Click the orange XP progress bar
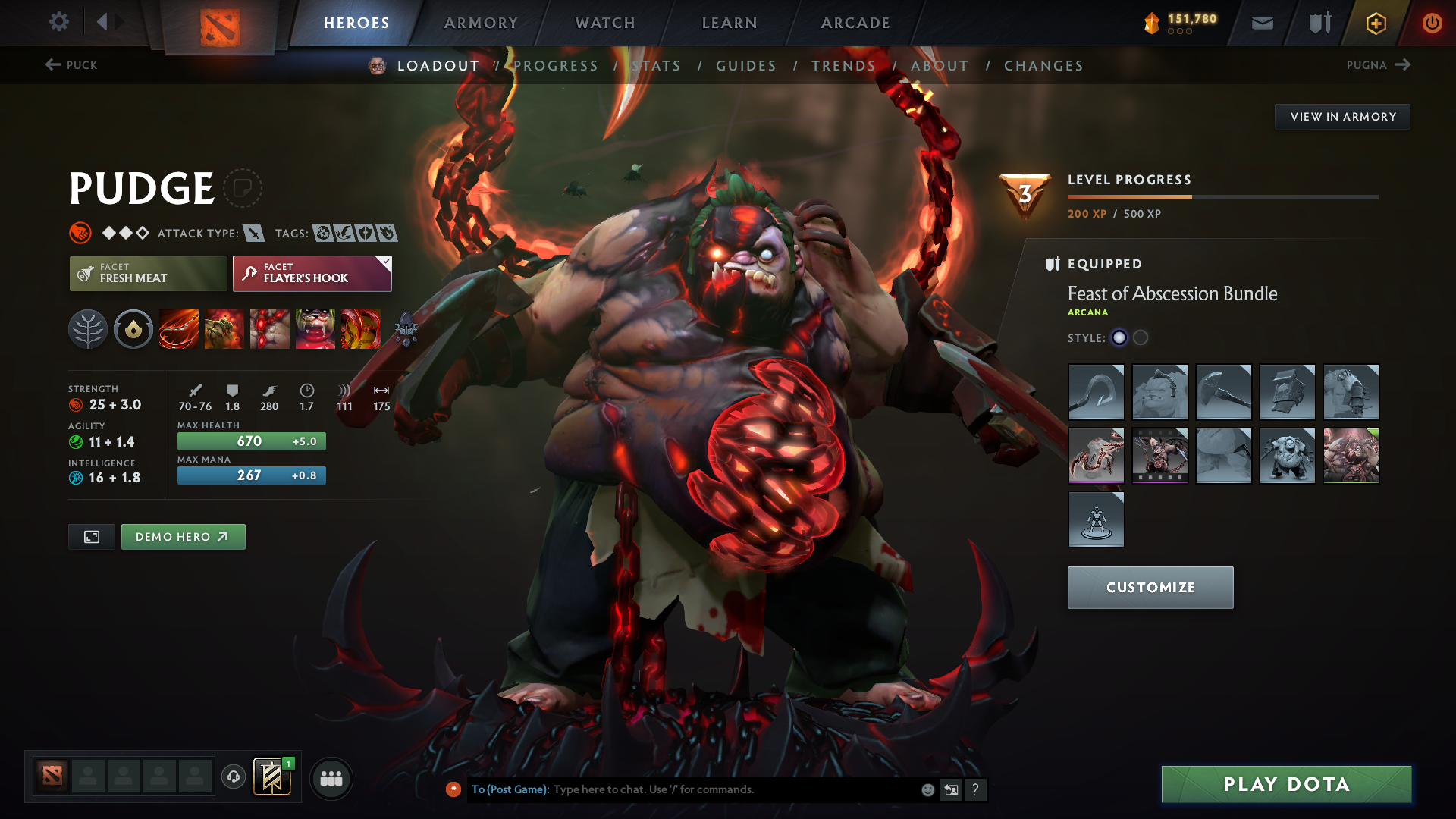This screenshot has width=1456, height=819. click(x=1130, y=196)
